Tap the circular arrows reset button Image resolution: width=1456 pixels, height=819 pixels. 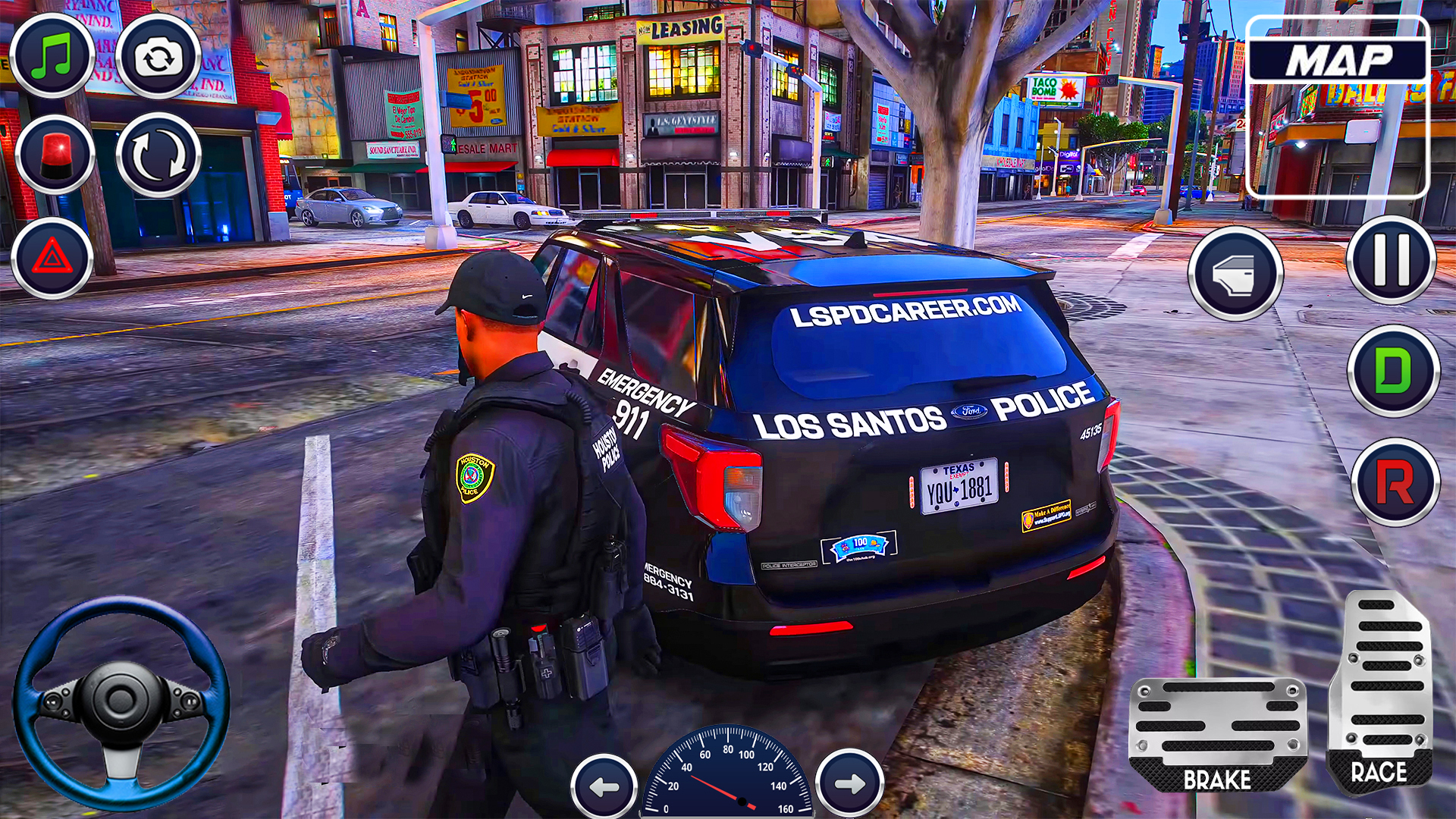pos(158,155)
